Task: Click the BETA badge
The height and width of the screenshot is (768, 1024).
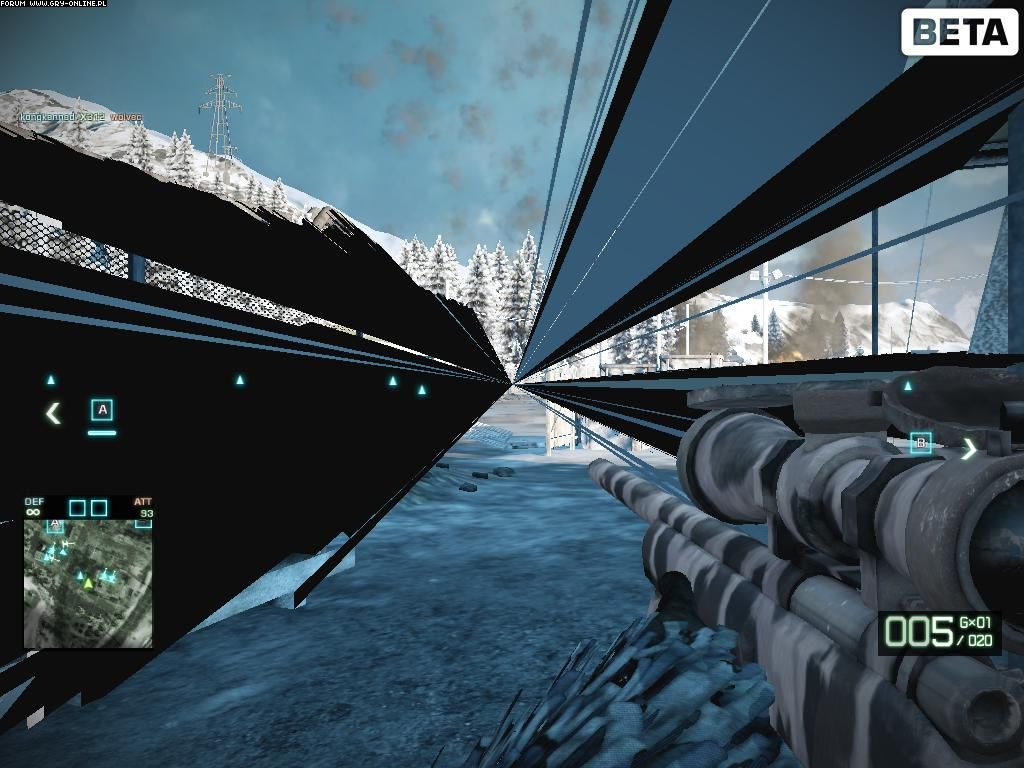Action: click(959, 33)
